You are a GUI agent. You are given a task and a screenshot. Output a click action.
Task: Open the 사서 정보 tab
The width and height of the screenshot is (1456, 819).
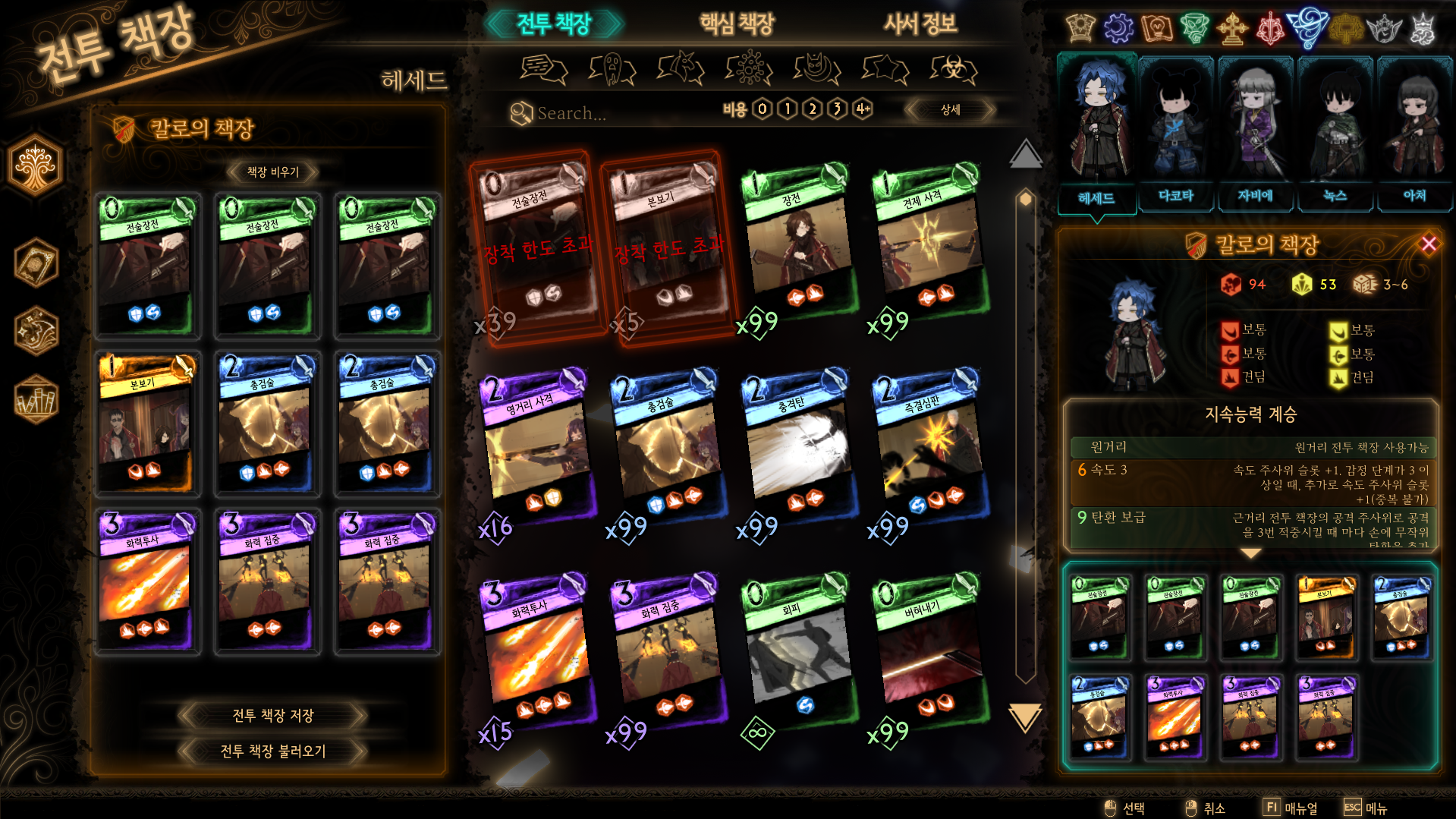click(x=920, y=24)
